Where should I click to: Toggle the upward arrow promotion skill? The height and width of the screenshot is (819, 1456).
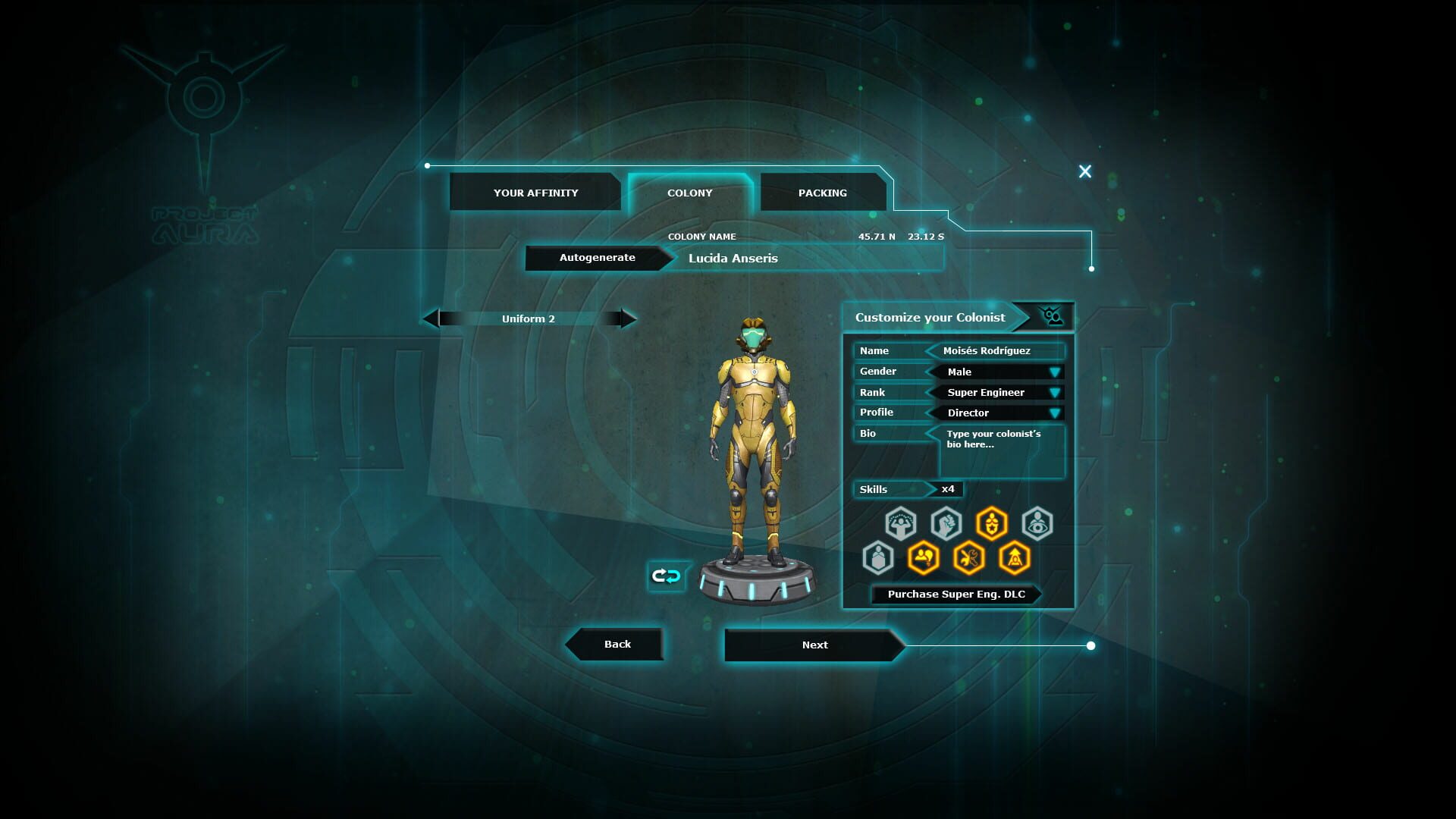pyautogui.click(x=1013, y=557)
